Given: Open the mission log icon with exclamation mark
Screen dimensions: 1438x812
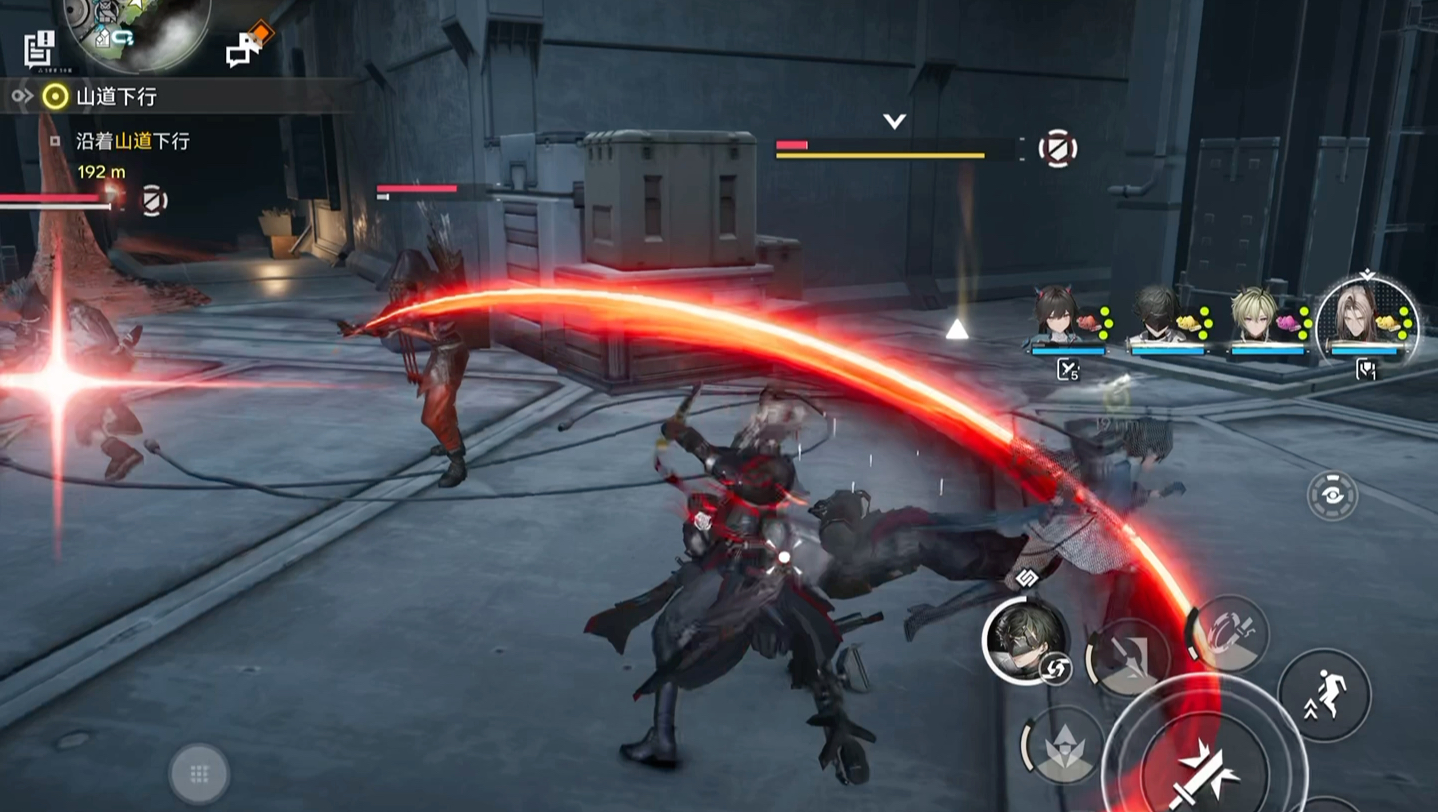Looking at the screenshot, I should click(40, 48).
